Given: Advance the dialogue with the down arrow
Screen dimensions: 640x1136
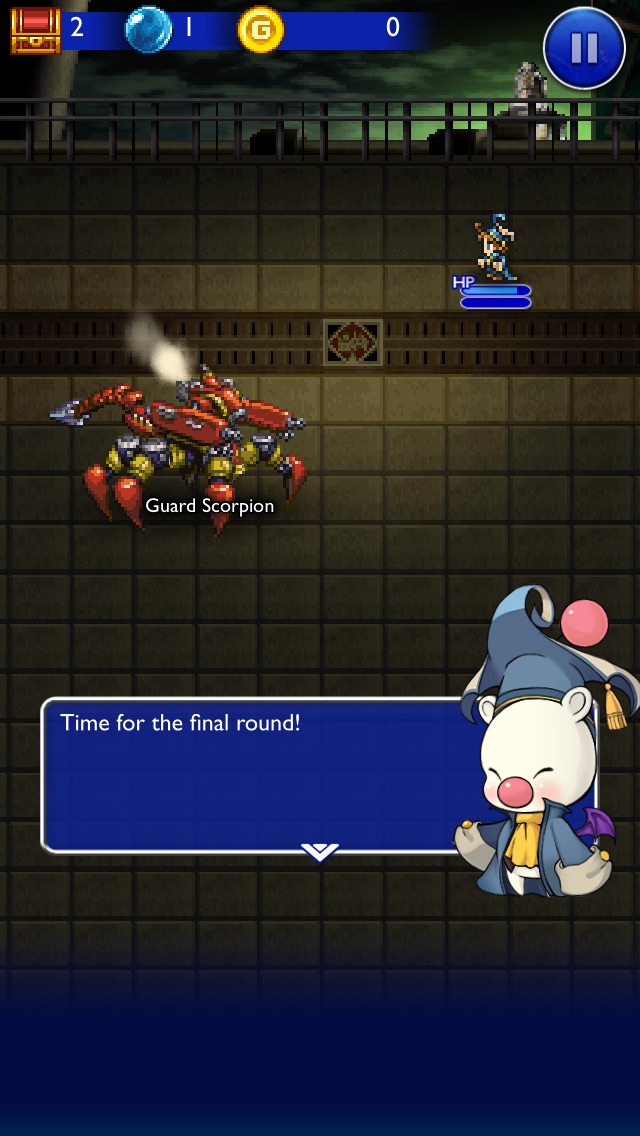Looking at the screenshot, I should click(x=319, y=851).
